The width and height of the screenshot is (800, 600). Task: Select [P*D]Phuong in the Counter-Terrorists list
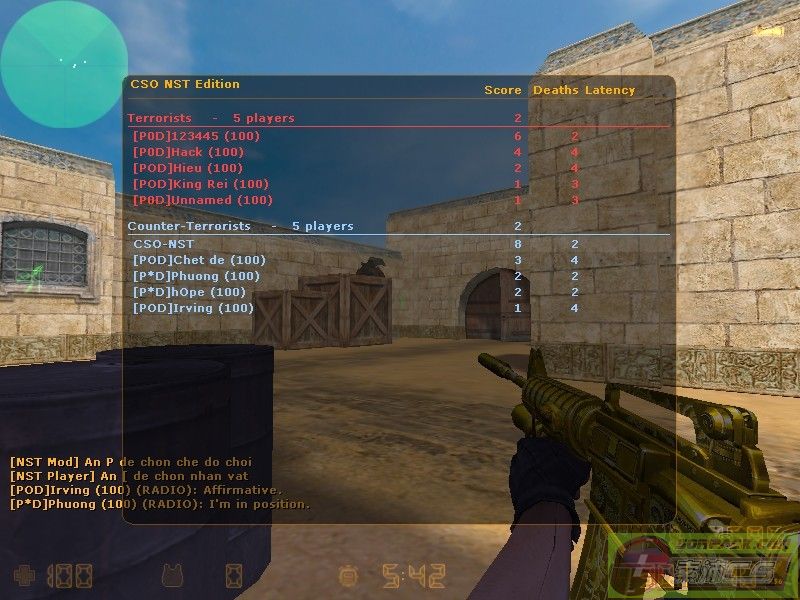(x=196, y=276)
